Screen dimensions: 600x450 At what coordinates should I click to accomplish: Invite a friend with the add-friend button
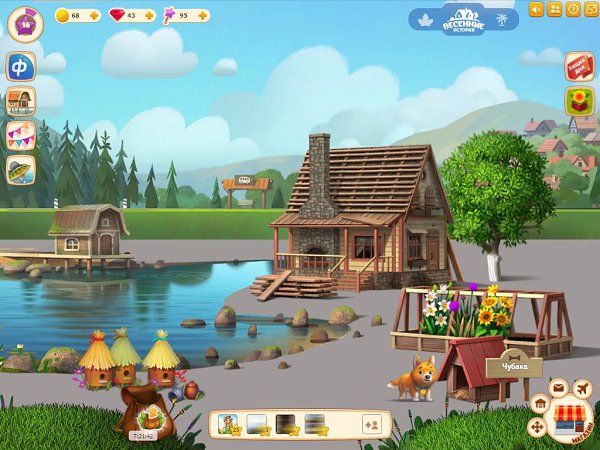[370, 424]
